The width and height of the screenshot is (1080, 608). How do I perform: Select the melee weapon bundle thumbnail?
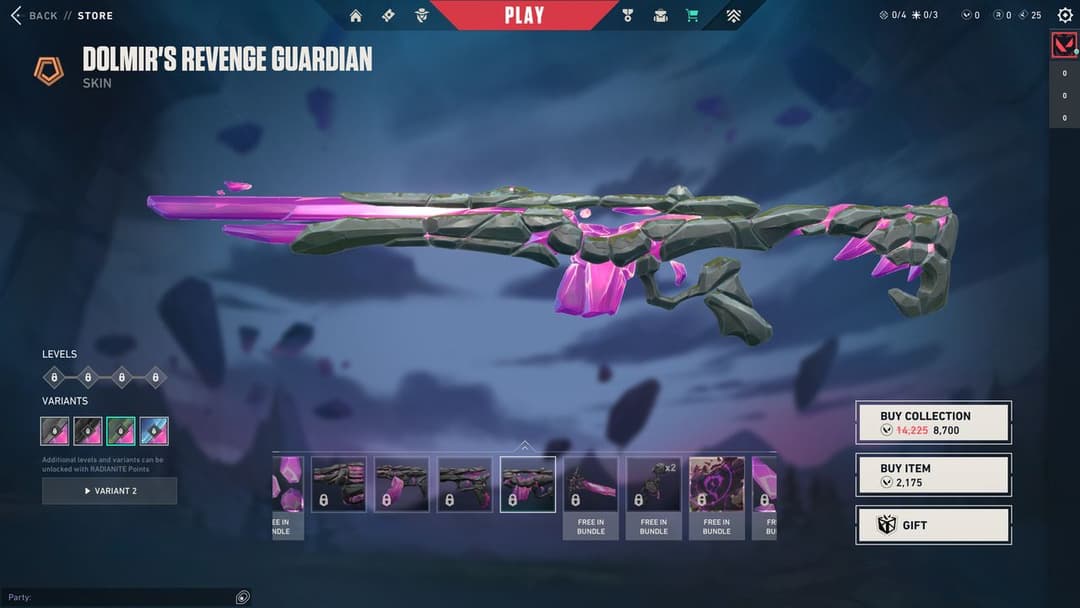[x=590, y=485]
